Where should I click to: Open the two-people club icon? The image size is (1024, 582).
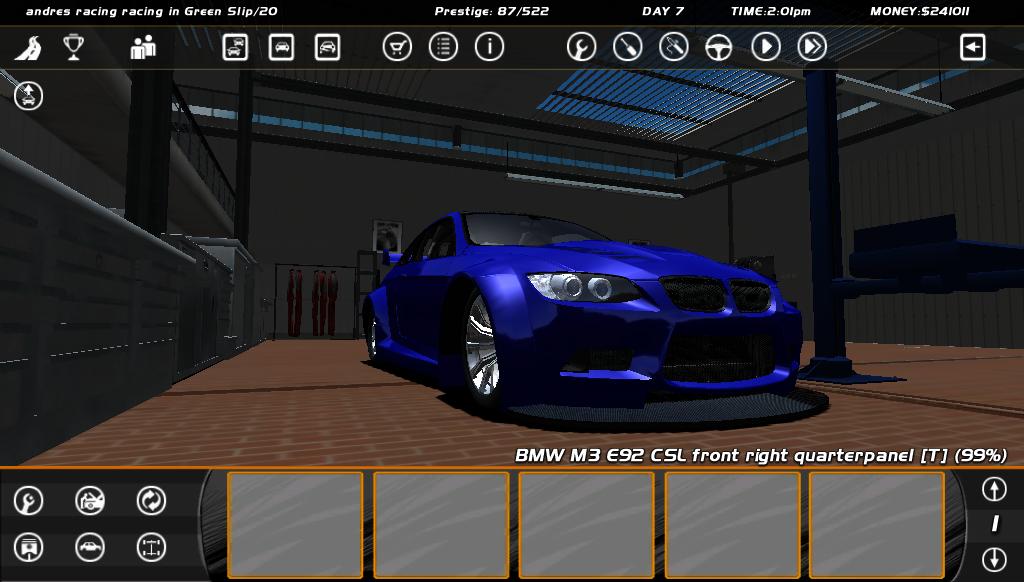[x=143, y=47]
